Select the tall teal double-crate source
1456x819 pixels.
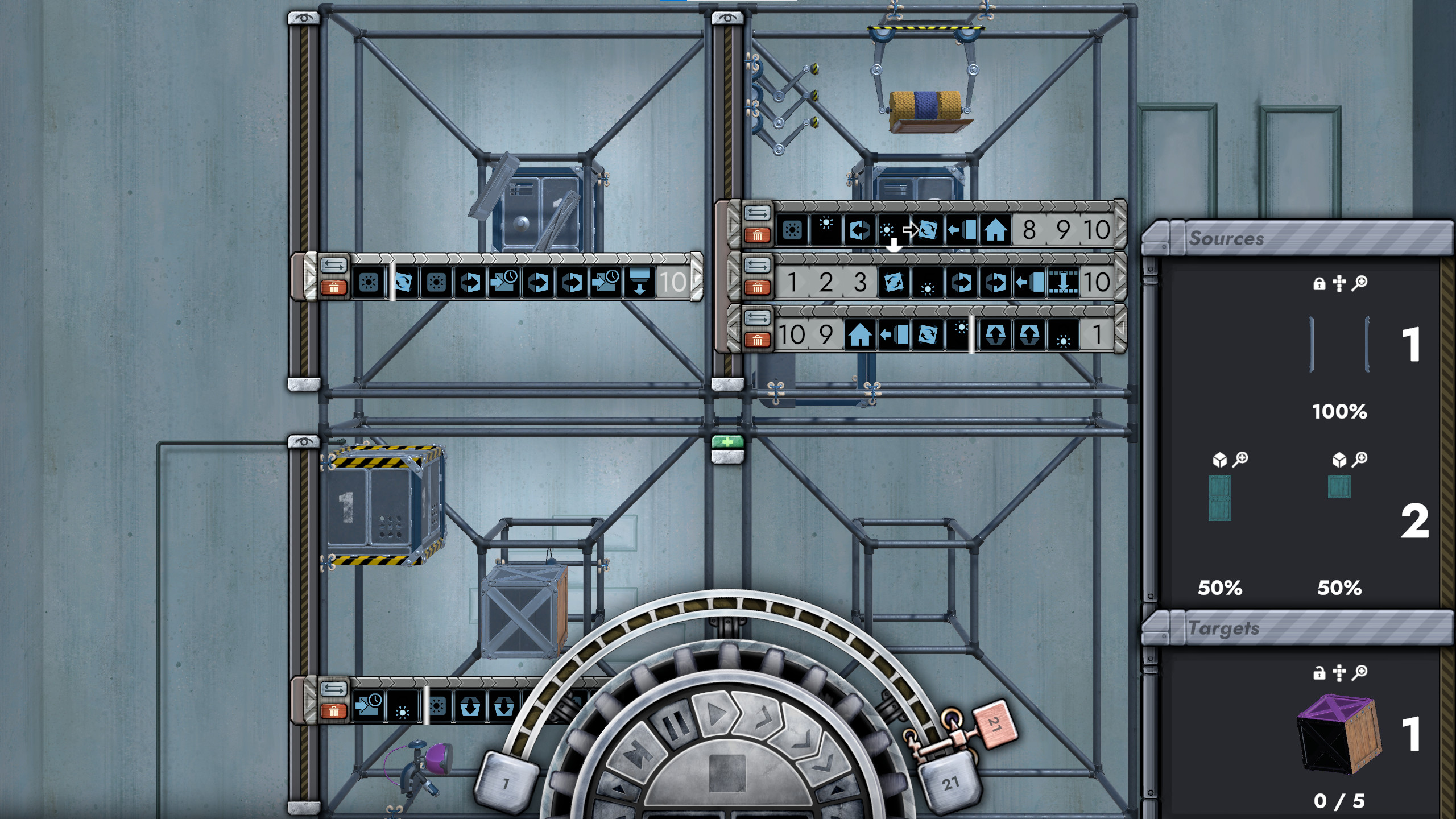click(1219, 498)
